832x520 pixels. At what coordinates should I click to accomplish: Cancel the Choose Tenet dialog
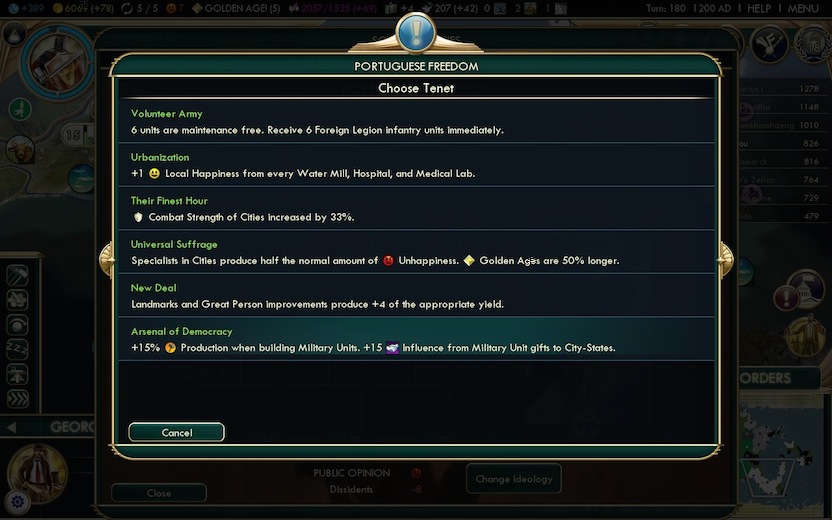coord(176,433)
